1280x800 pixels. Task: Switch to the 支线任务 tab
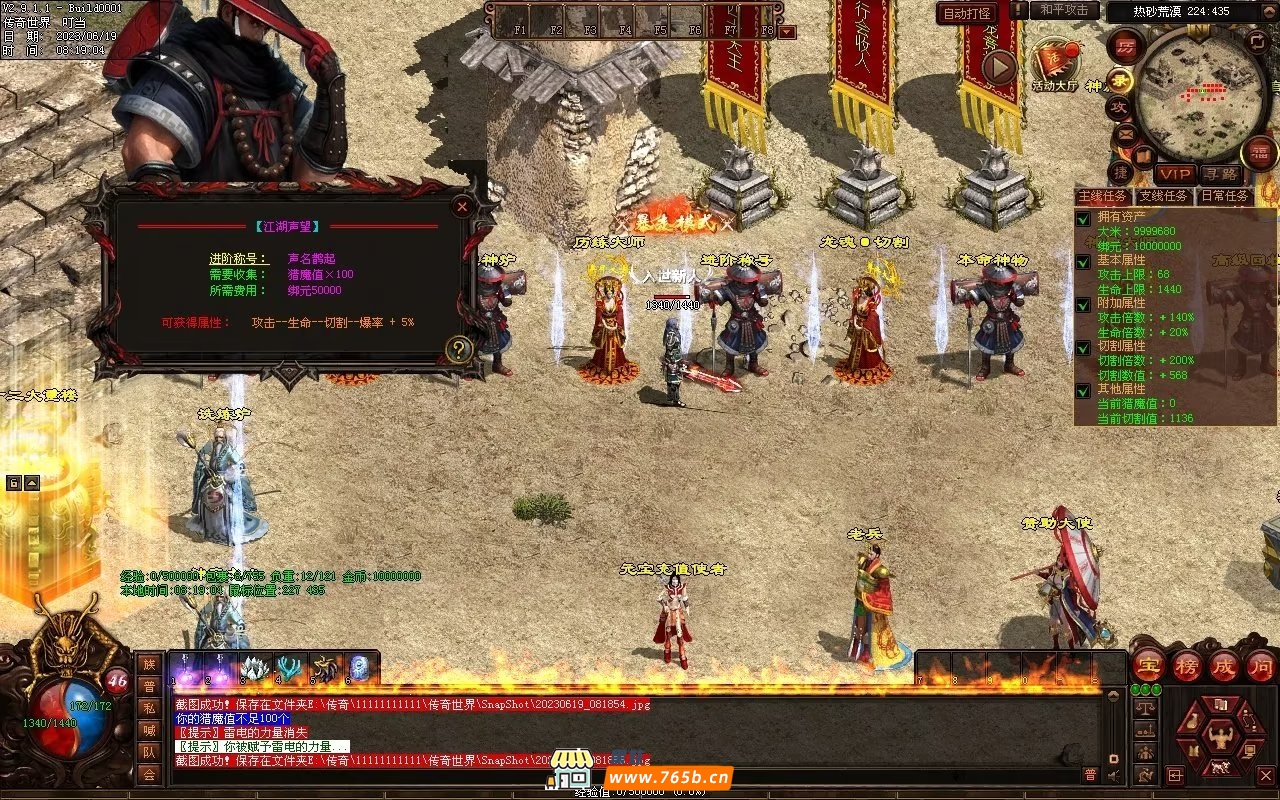point(1164,196)
